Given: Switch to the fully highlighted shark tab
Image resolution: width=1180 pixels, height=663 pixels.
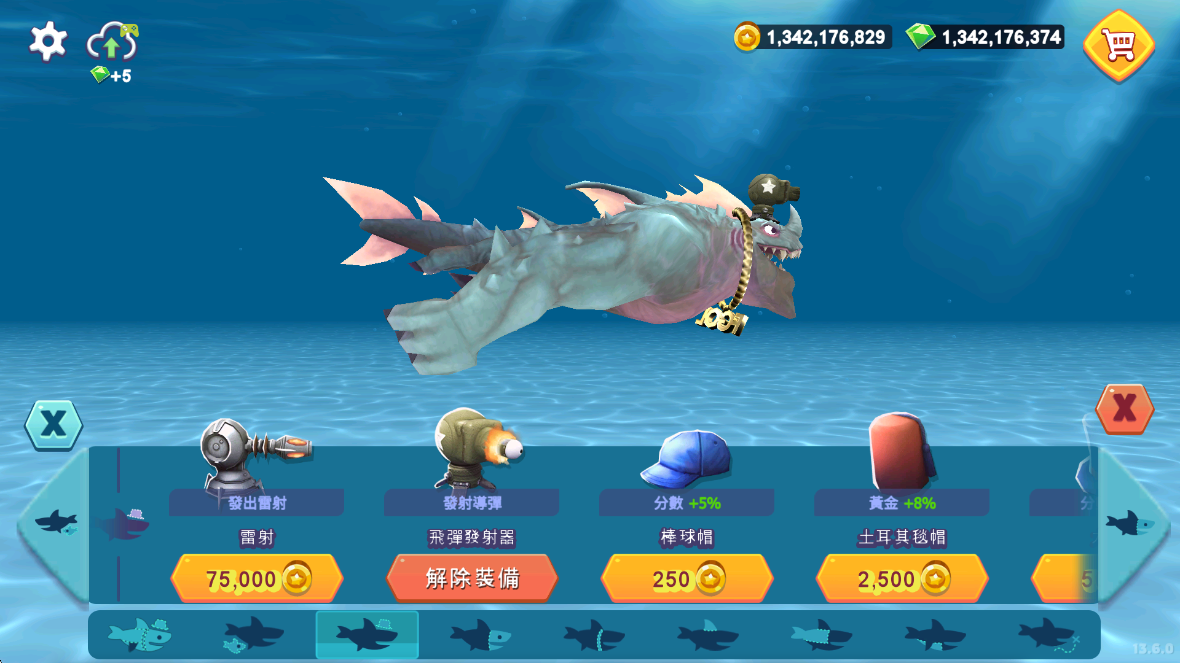Looking at the screenshot, I should 140,634.
